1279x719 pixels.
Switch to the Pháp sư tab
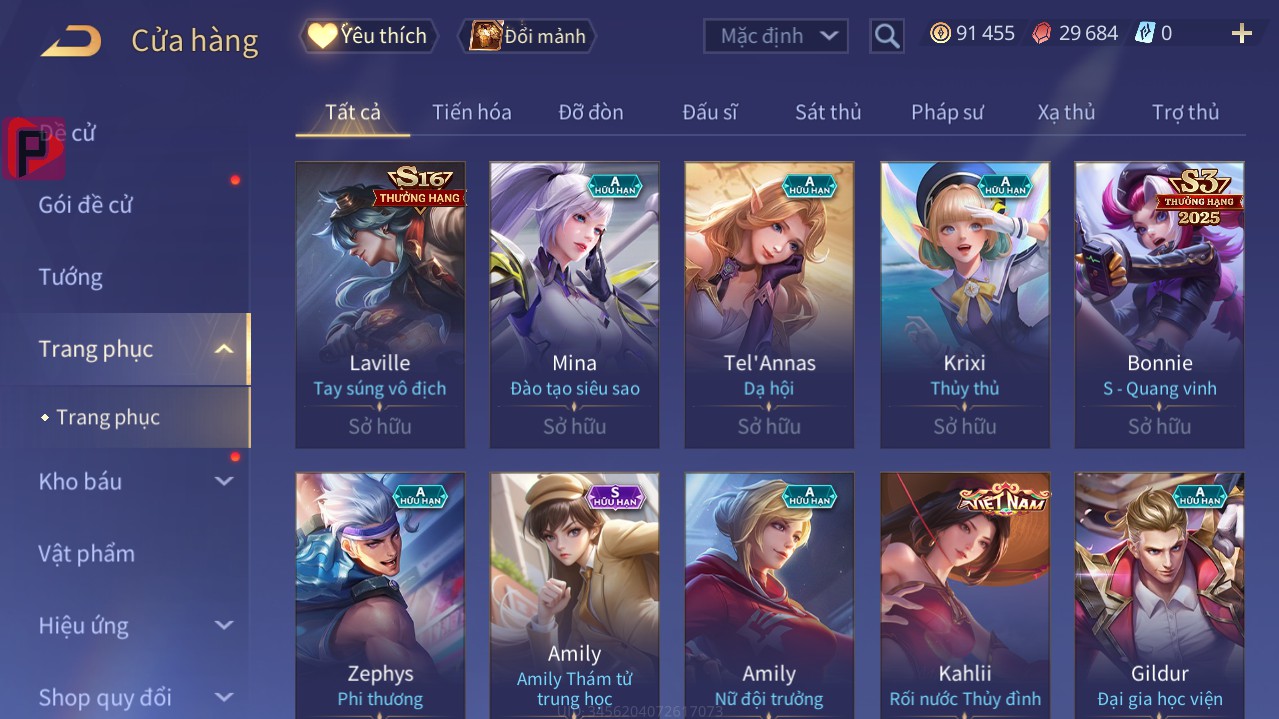pyautogui.click(x=947, y=112)
